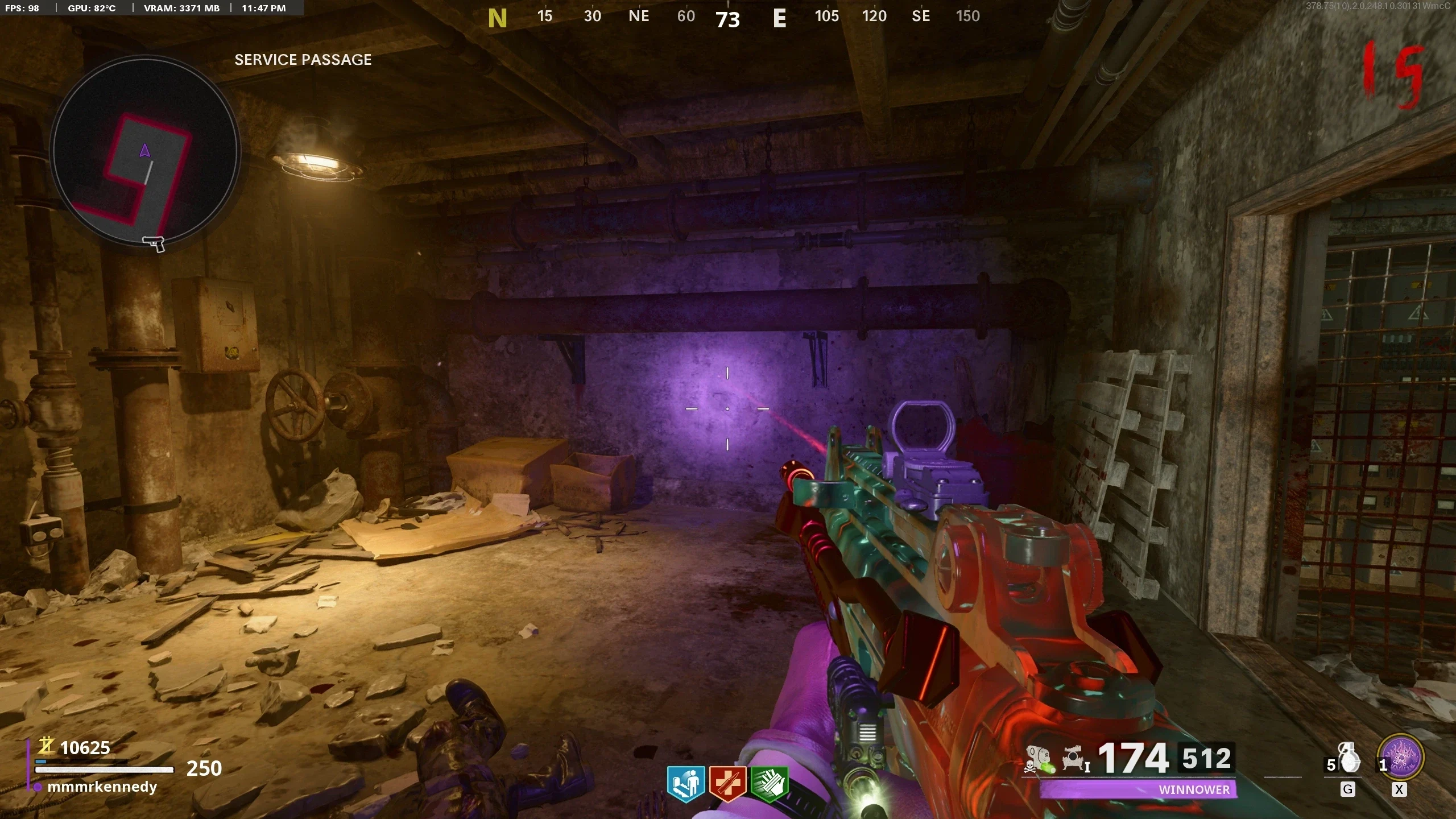Click the mmmrkennedy player name
The width and height of the screenshot is (1456, 819).
tap(102, 787)
